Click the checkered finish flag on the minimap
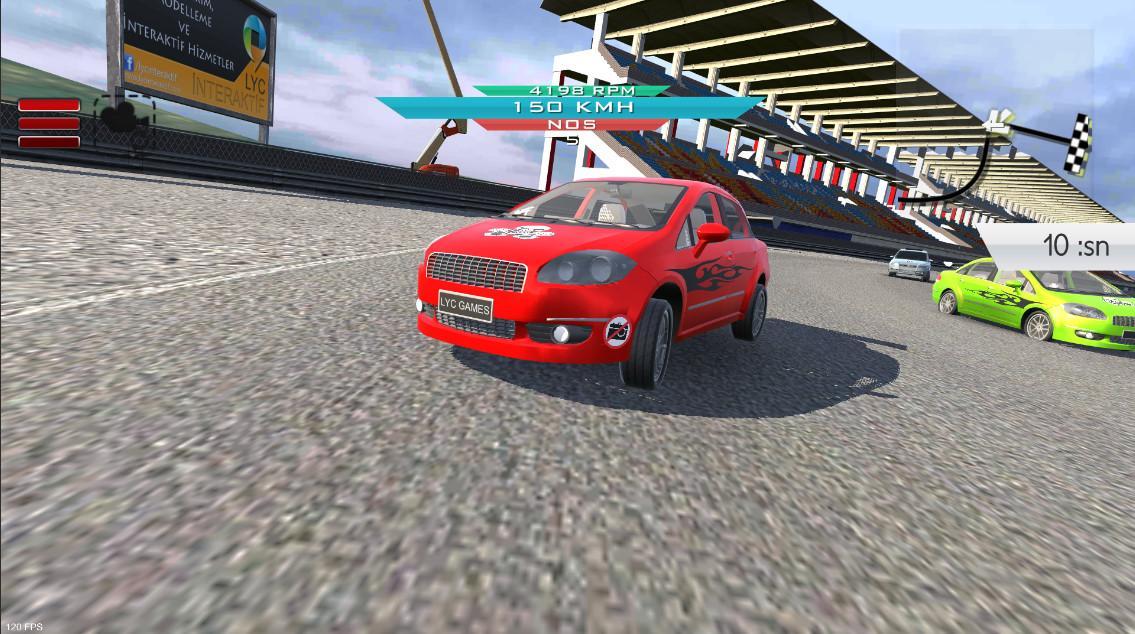1135x634 pixels. 1077,144
